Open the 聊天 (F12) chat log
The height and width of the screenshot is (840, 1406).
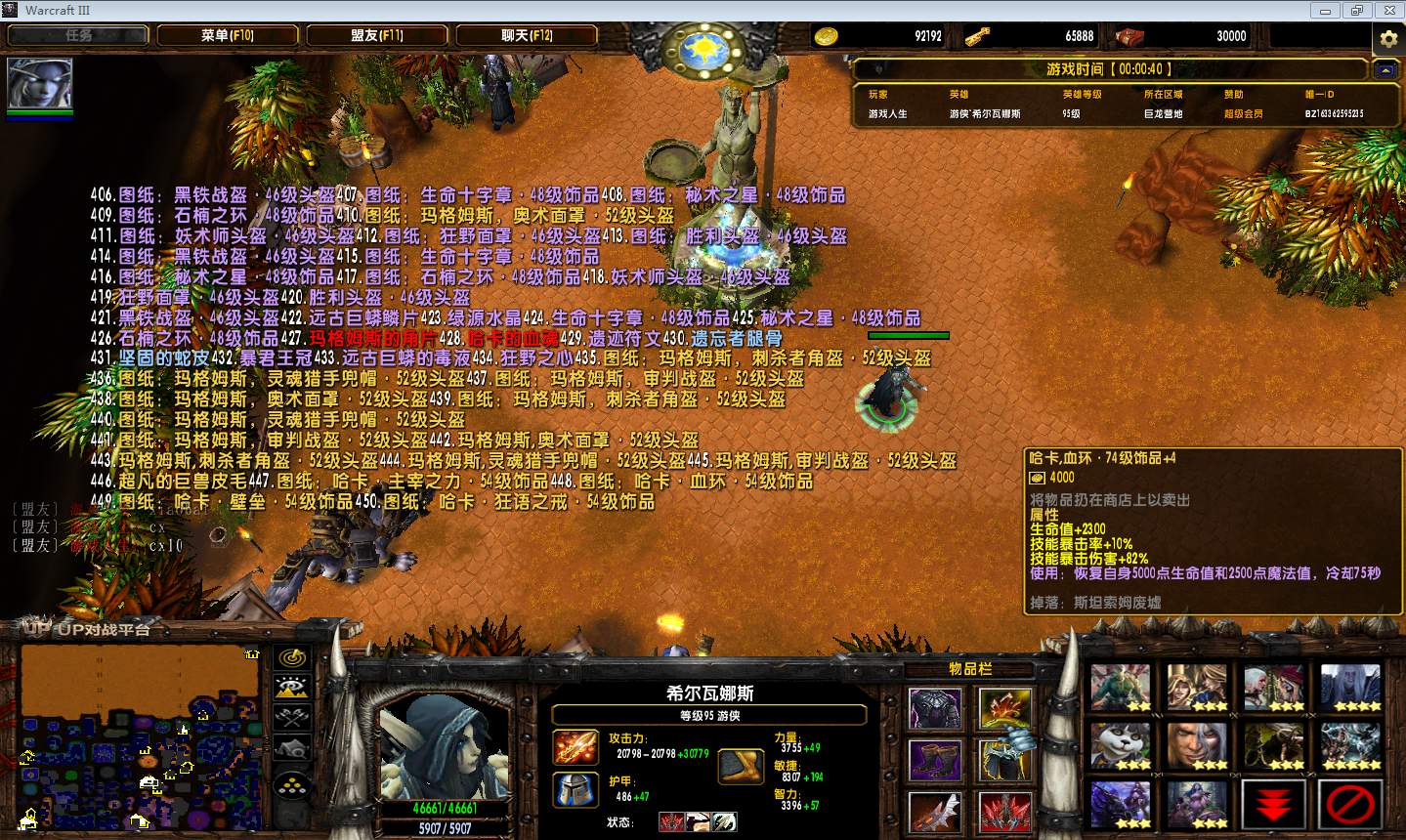[x=527, y=35]
